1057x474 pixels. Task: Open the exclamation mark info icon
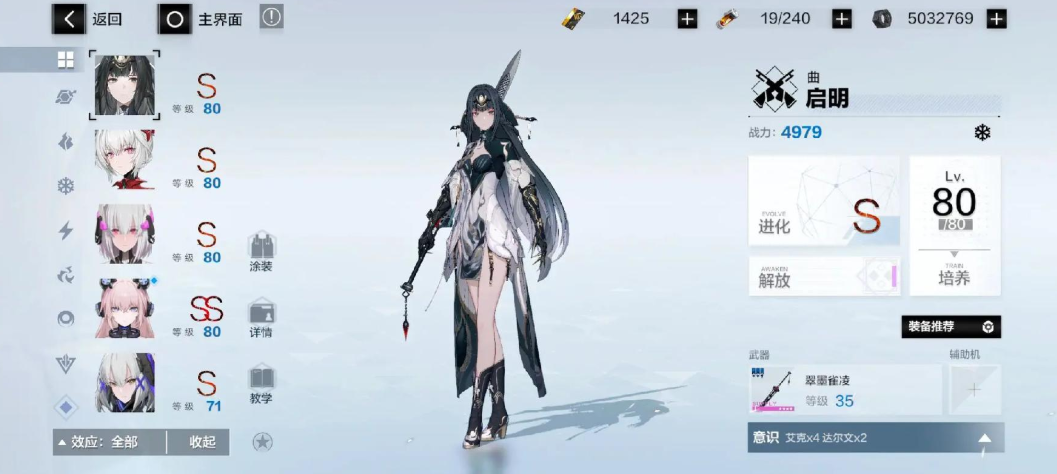click(272, 17)
